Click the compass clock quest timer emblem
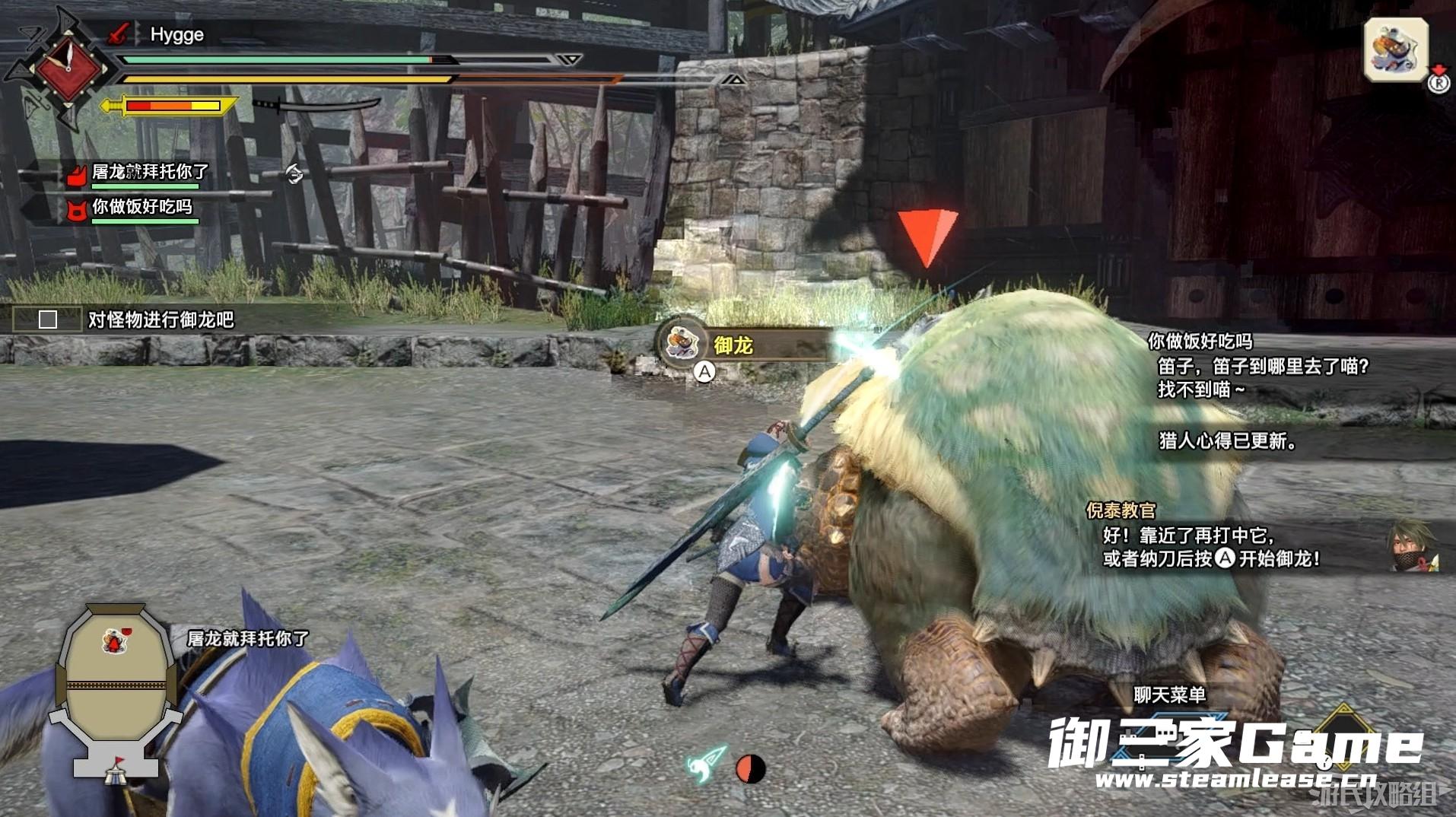This screenshot has height=817, width=1456. coord(67,68)
